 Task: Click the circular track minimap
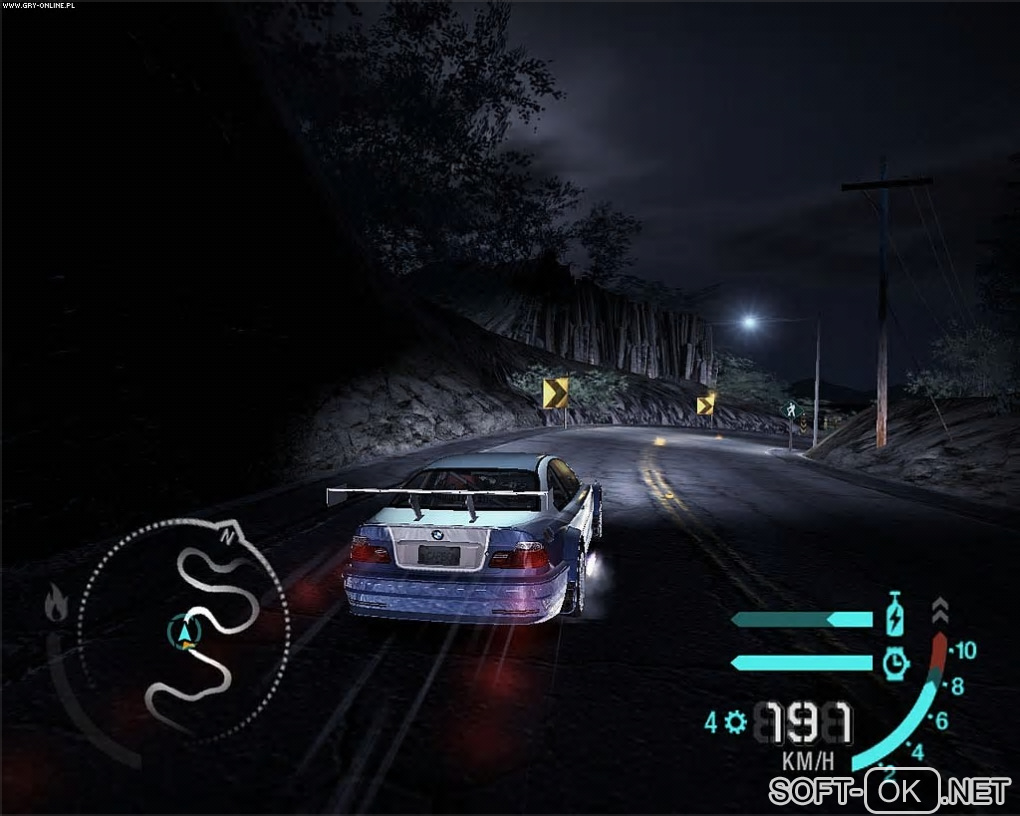pos(186,628)
